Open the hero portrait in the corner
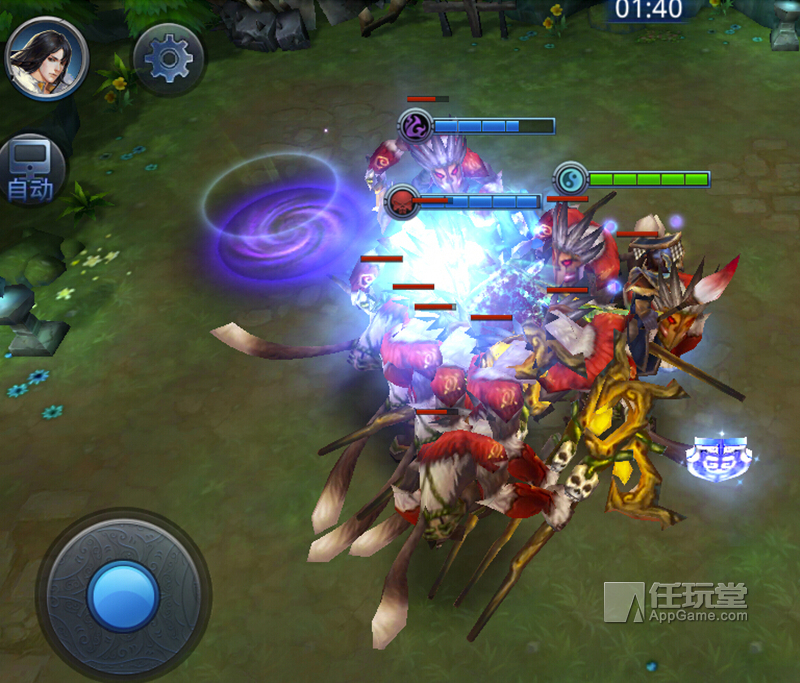The width and height of the screenshot is (800, 683). point(46,57)
